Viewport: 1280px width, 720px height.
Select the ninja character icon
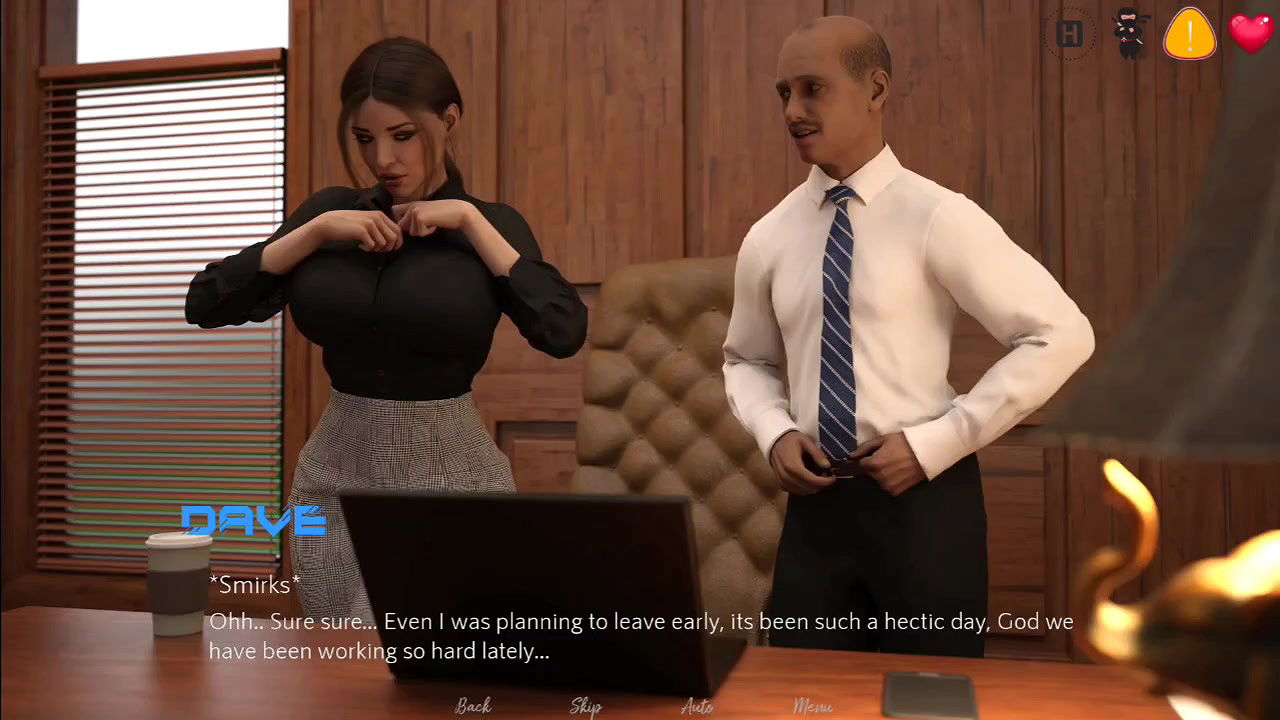coord(1128,34)
